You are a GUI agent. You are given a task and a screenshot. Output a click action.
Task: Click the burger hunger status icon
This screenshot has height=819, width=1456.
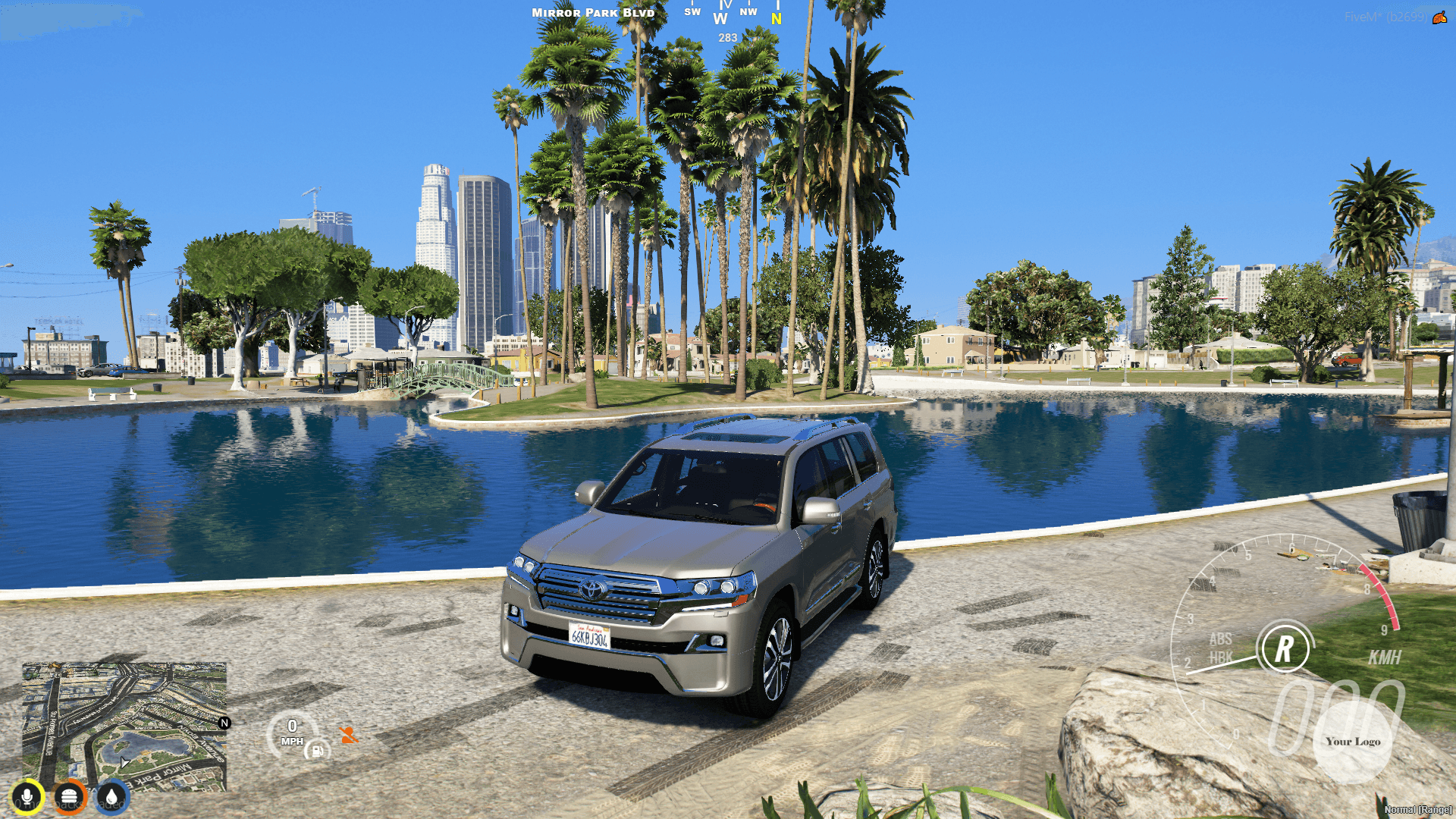[x=69, y=796]
